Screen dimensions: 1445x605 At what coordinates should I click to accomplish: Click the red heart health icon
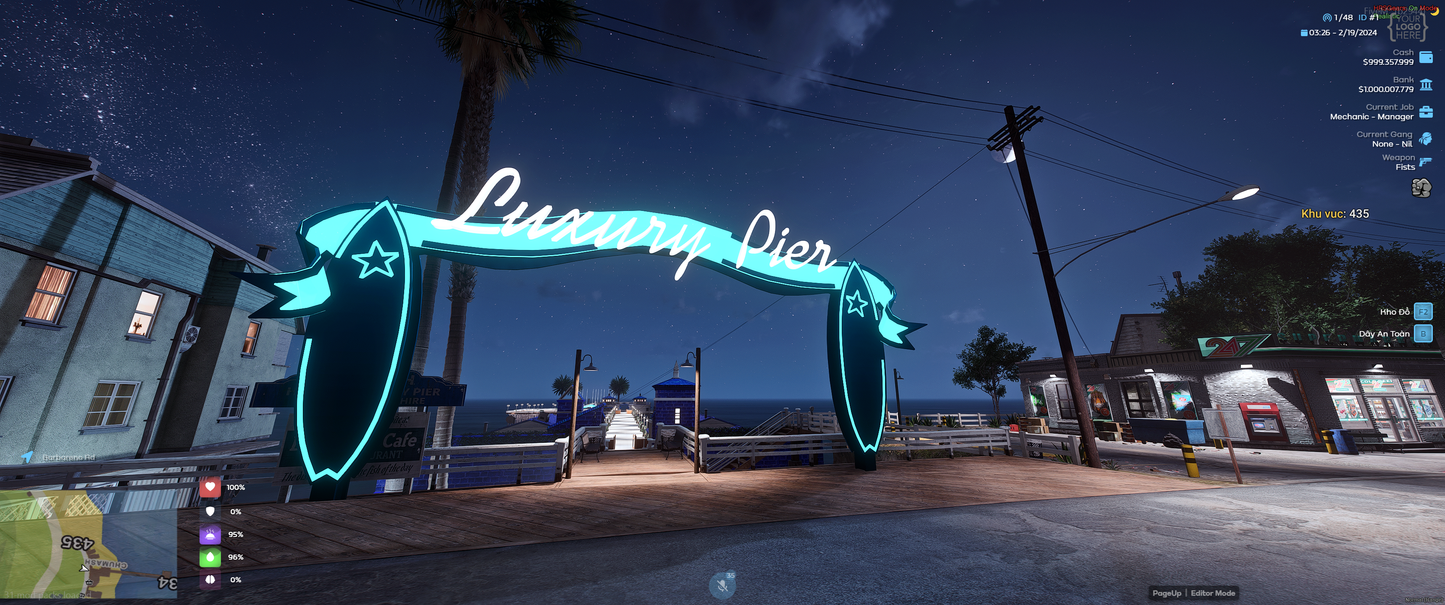pos(210,488)
